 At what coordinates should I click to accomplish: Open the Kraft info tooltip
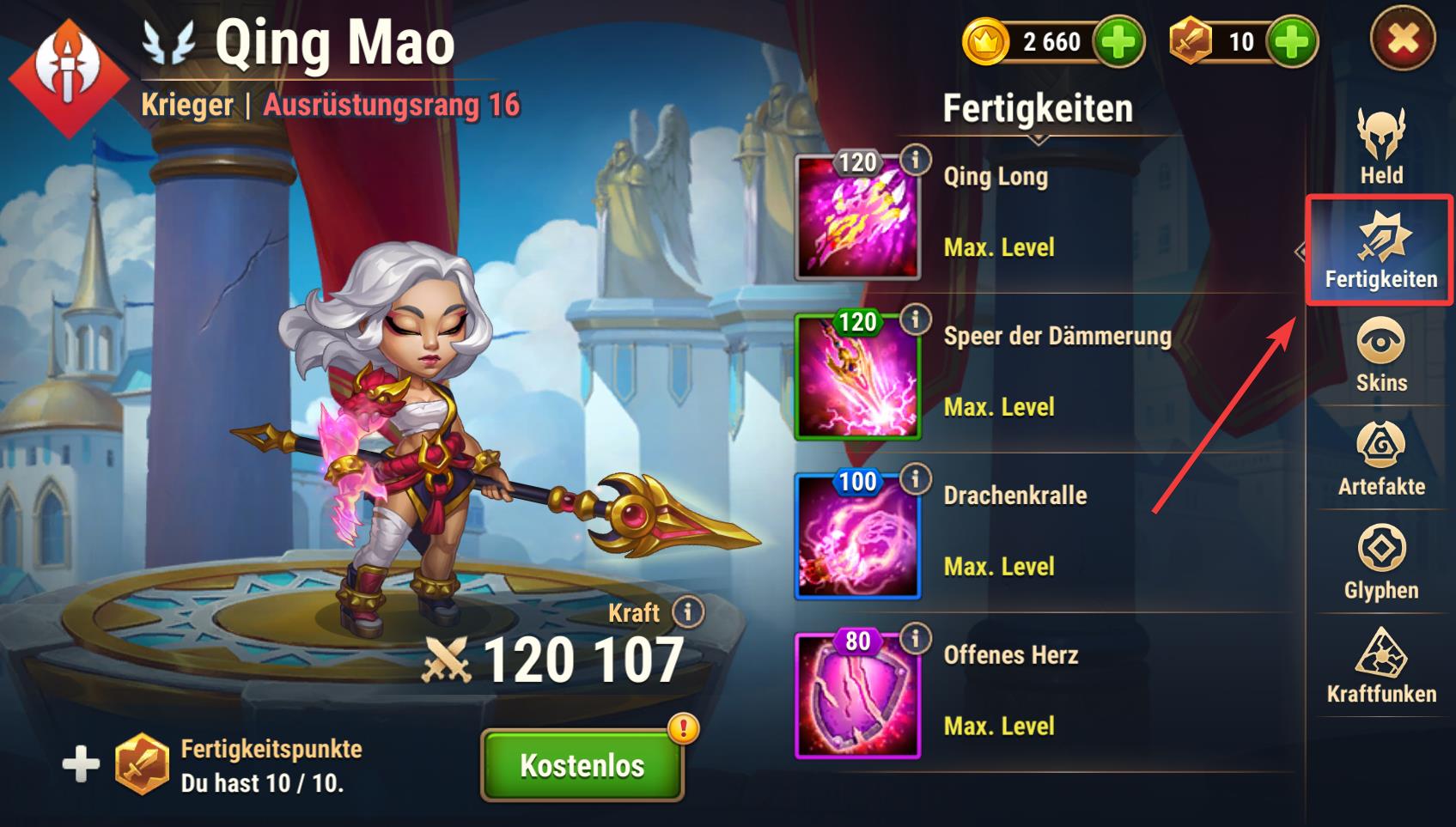688,612
